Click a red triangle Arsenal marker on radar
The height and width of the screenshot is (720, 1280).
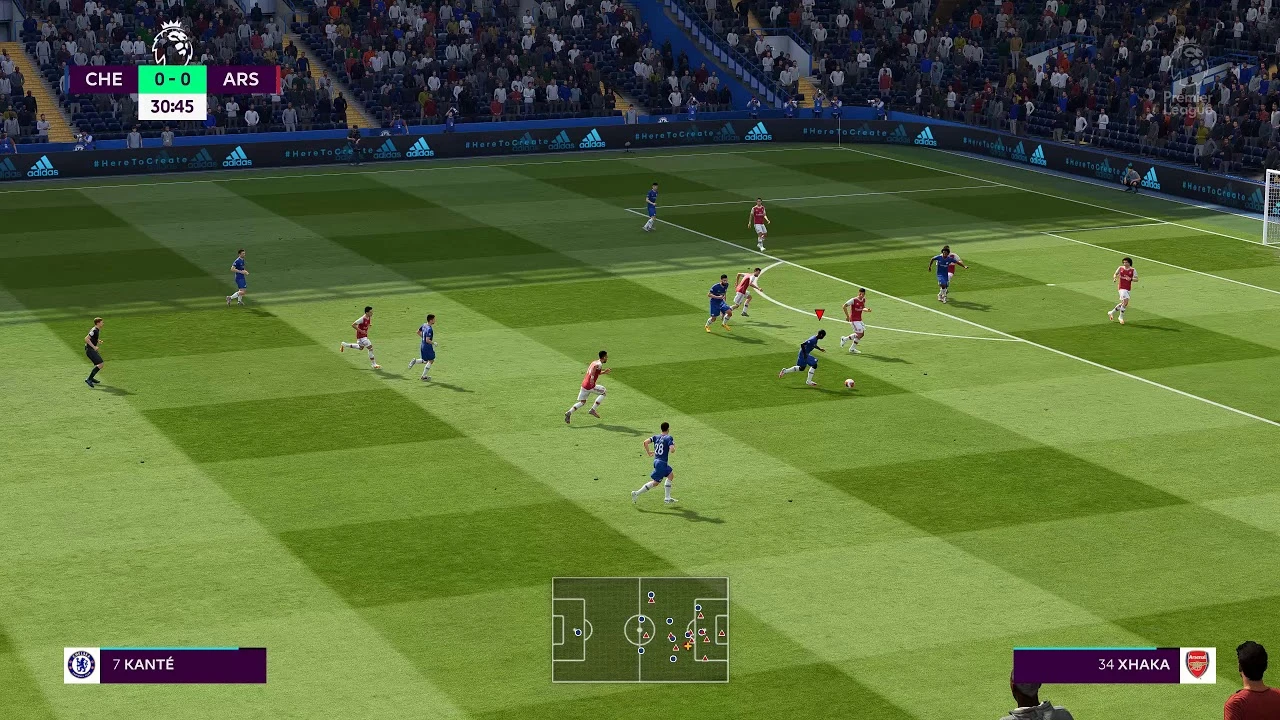click(x=646, y=635)
